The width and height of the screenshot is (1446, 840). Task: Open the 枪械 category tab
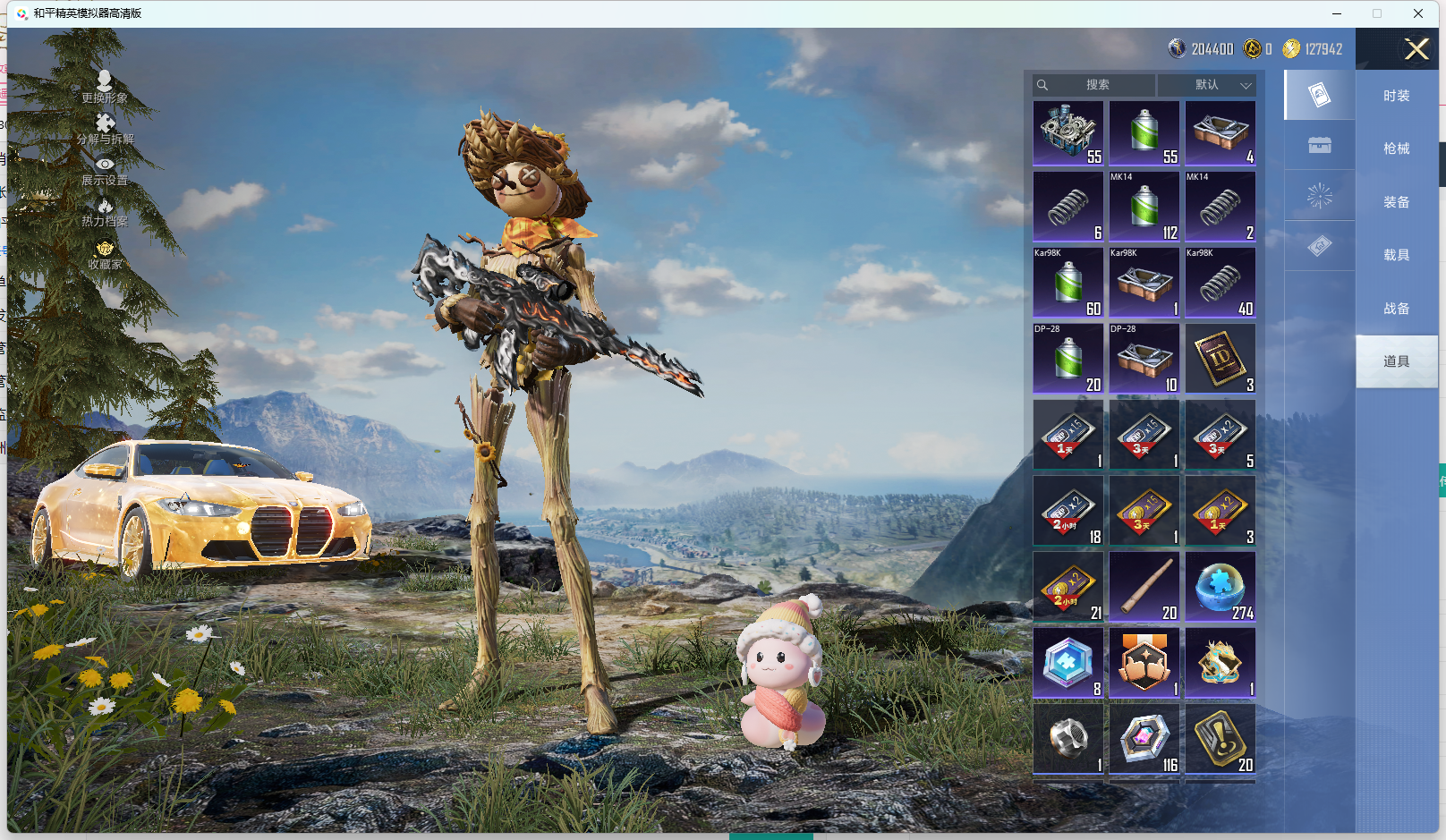tap(1396, 148)
